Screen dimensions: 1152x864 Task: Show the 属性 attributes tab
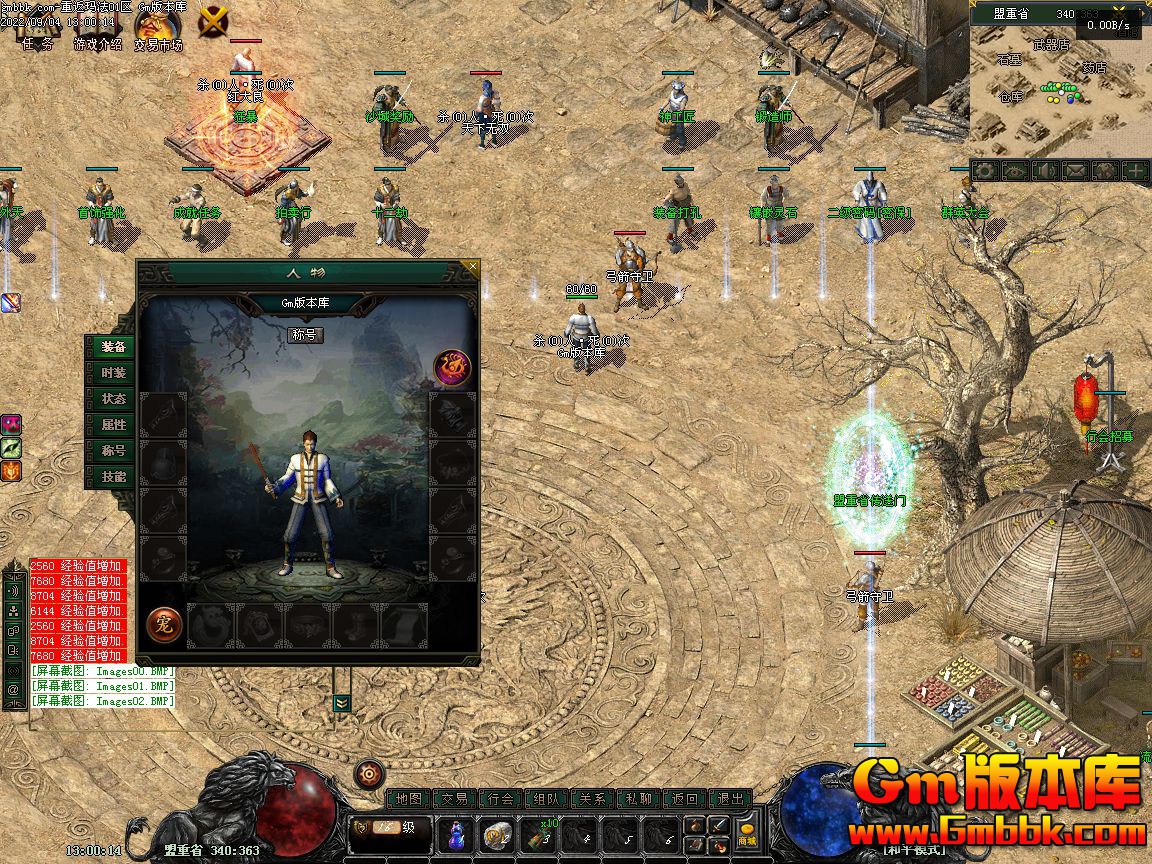(x=113, y=425)
